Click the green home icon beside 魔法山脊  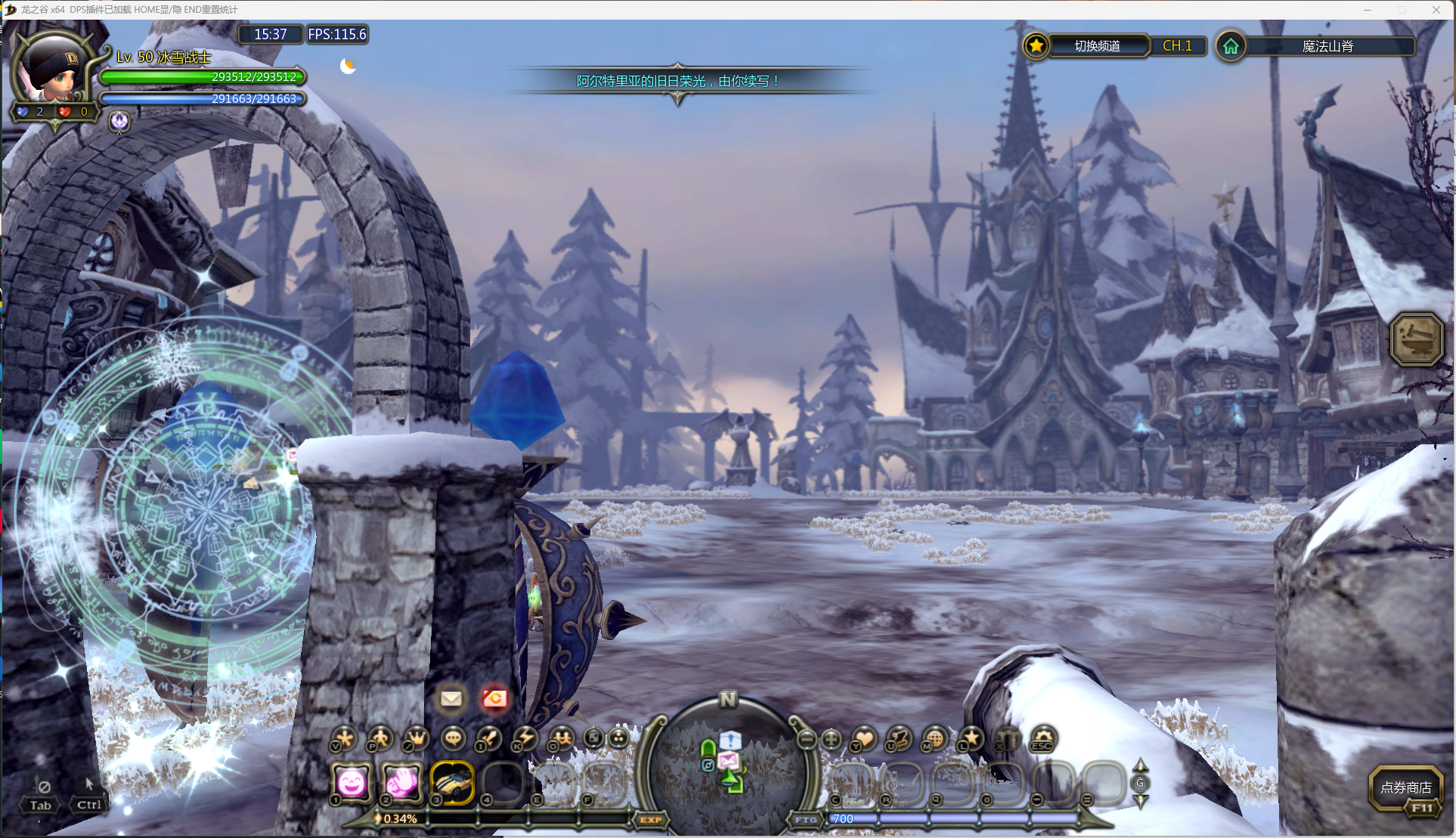tap(1231, 46)
